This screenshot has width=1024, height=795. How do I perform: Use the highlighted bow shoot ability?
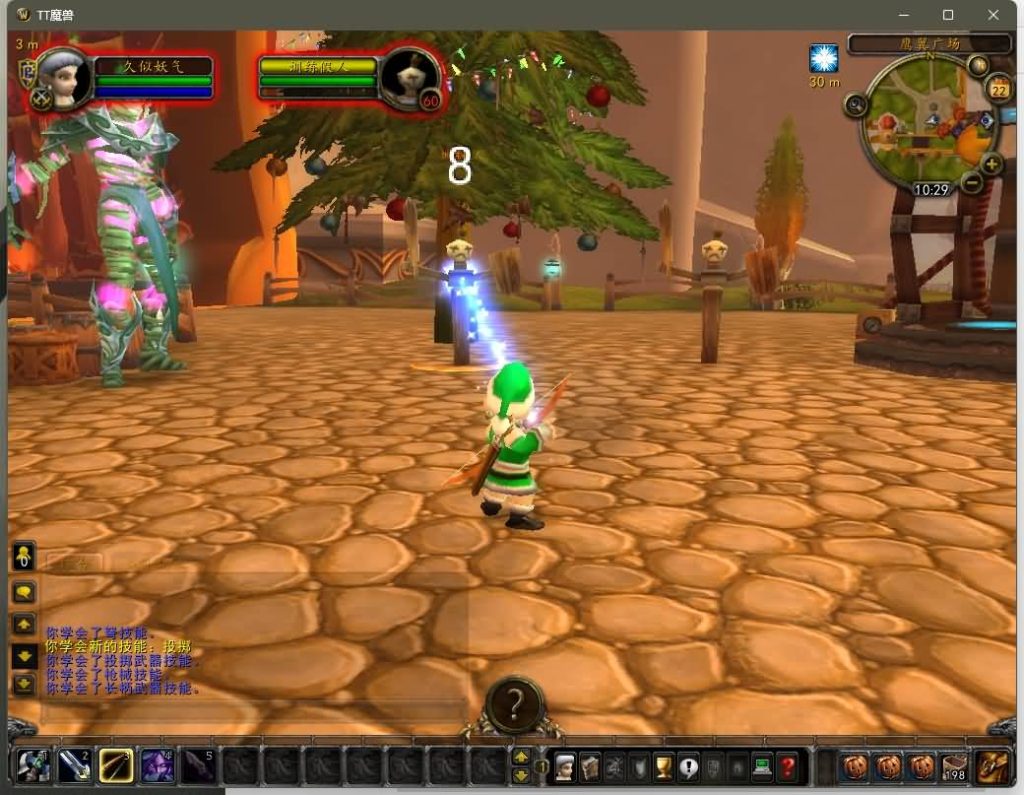point(116,766)
